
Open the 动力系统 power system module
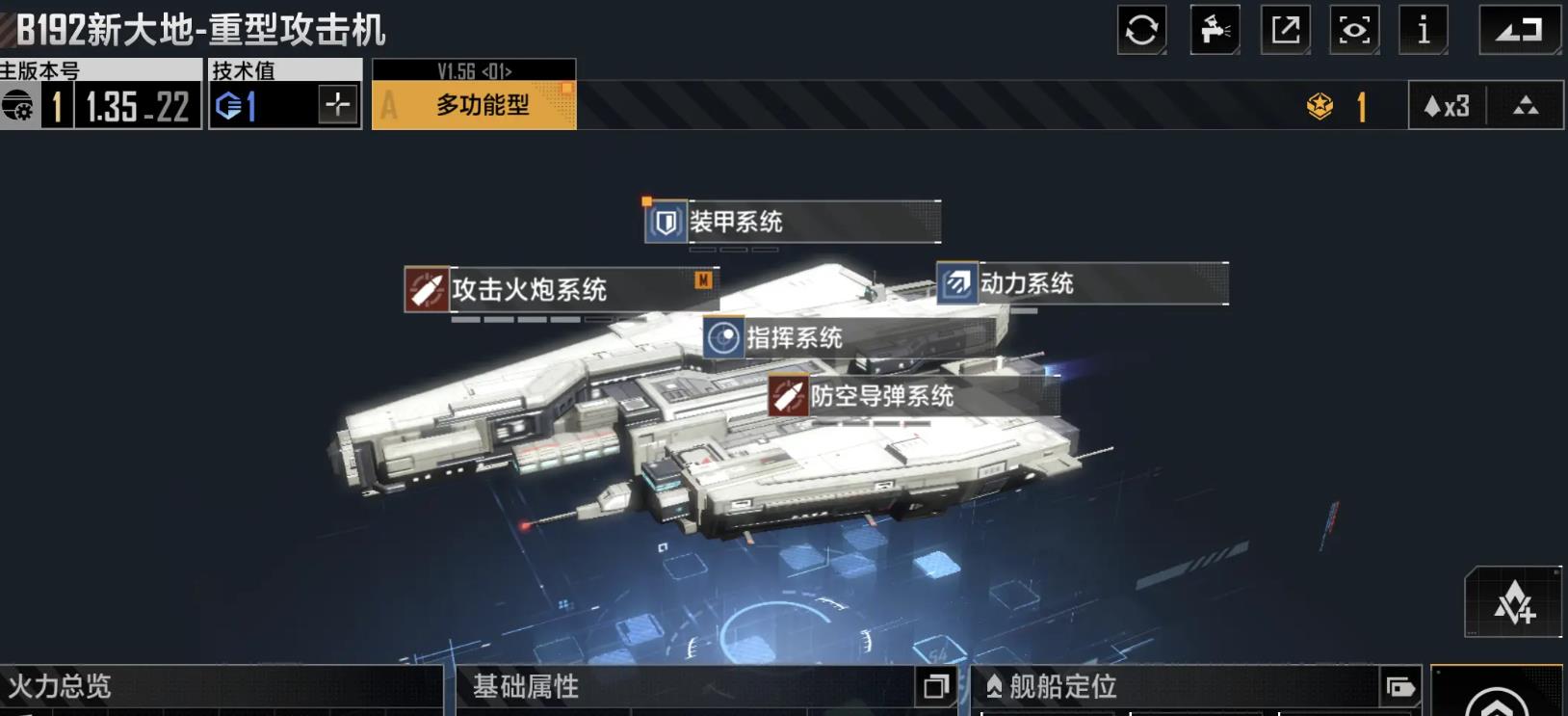pos(1030,284)
